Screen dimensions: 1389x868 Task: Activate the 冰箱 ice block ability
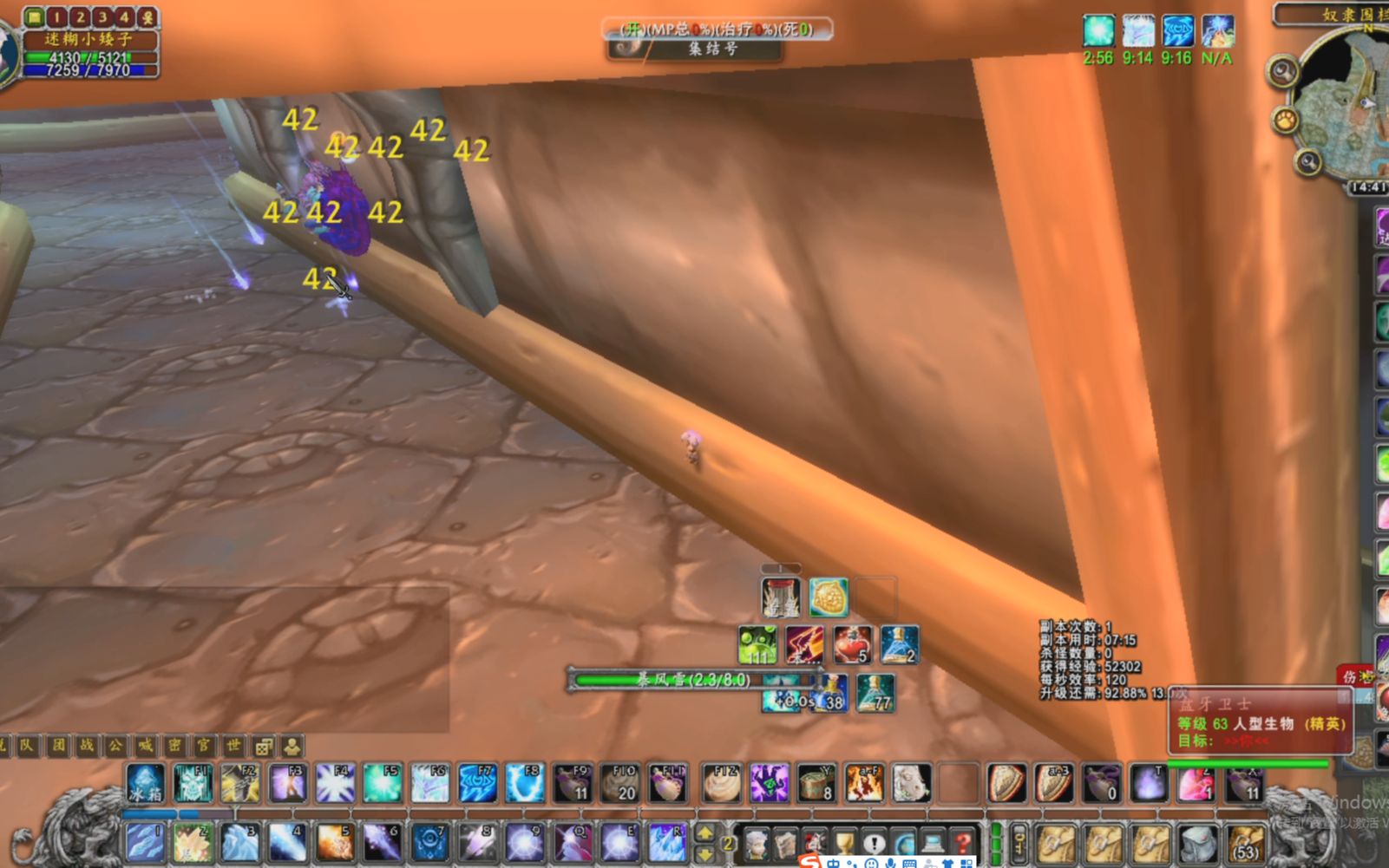tap(145, 783)
